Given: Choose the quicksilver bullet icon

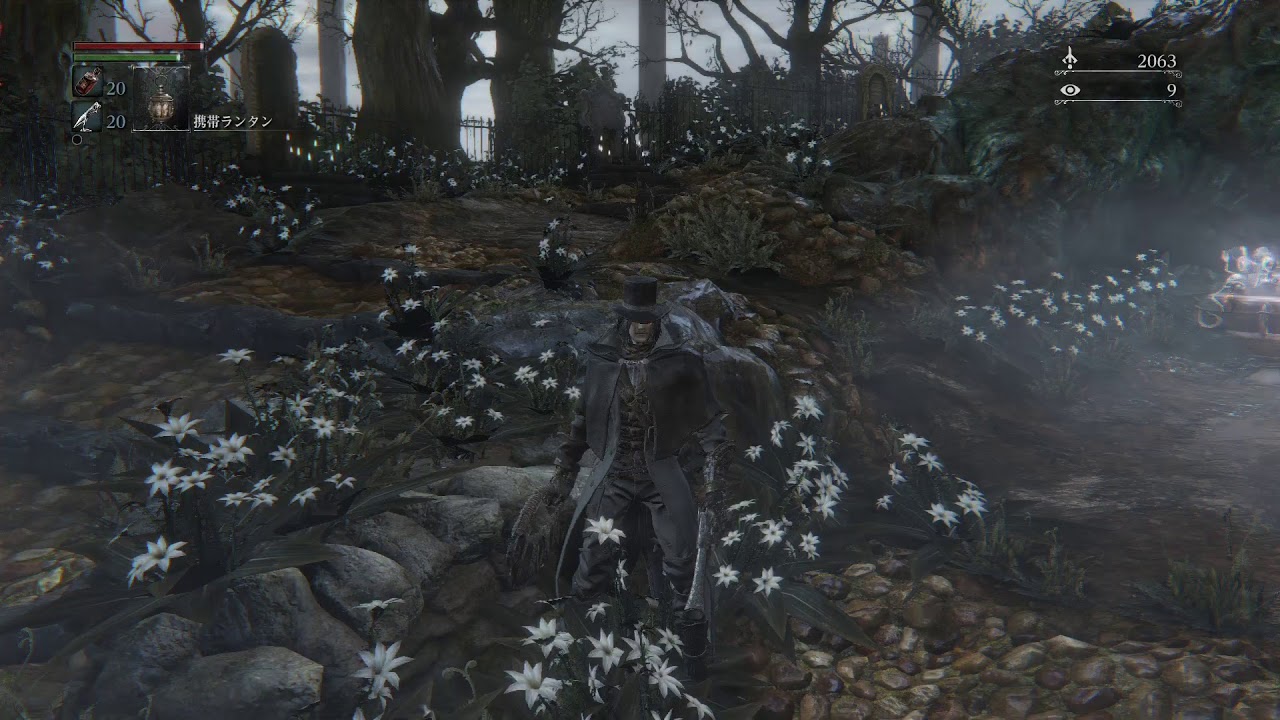Looking at the screenshot, I should pyautogui.click(x=86, y=118).
